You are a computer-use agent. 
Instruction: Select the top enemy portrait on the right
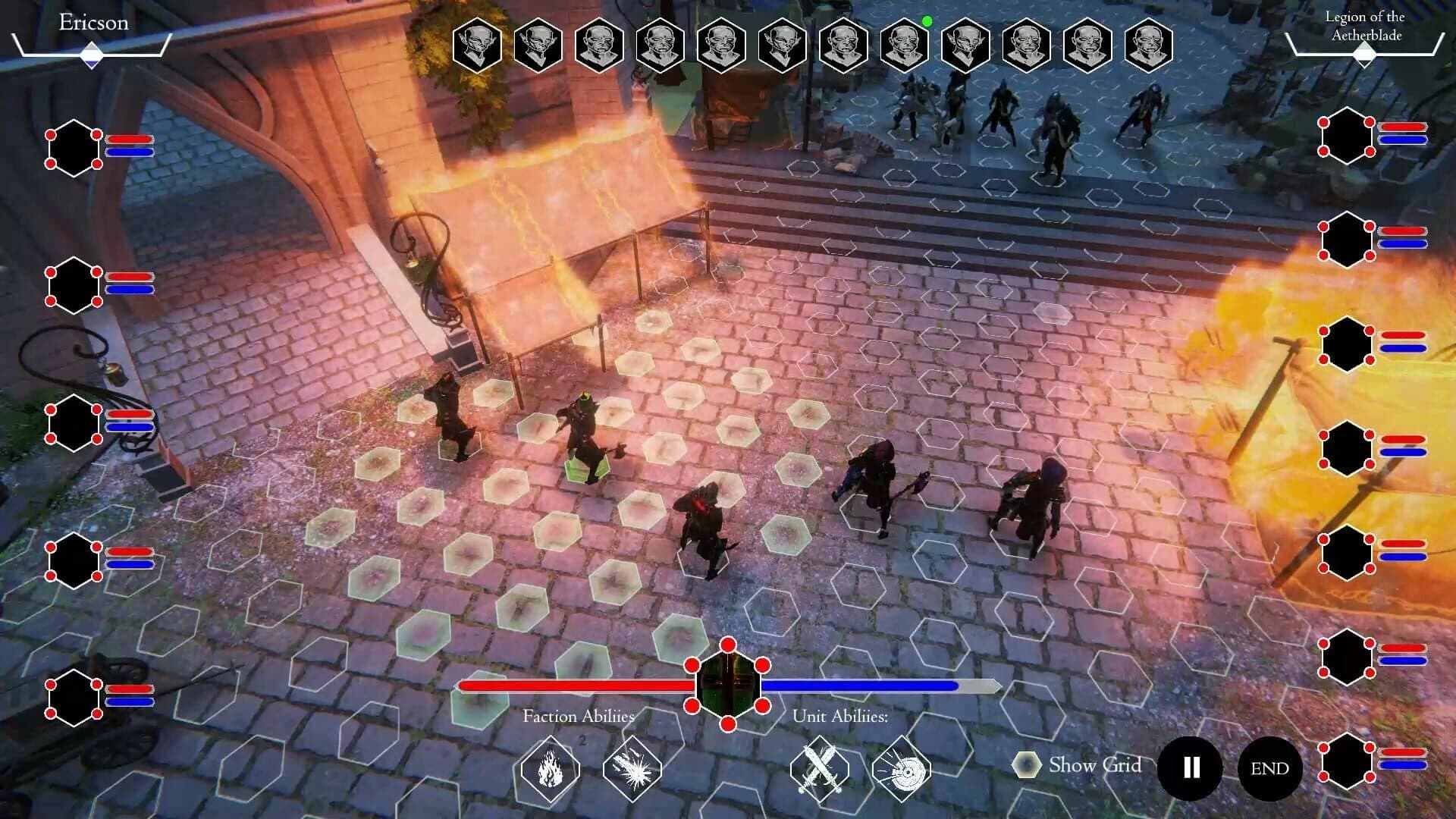1347,136
